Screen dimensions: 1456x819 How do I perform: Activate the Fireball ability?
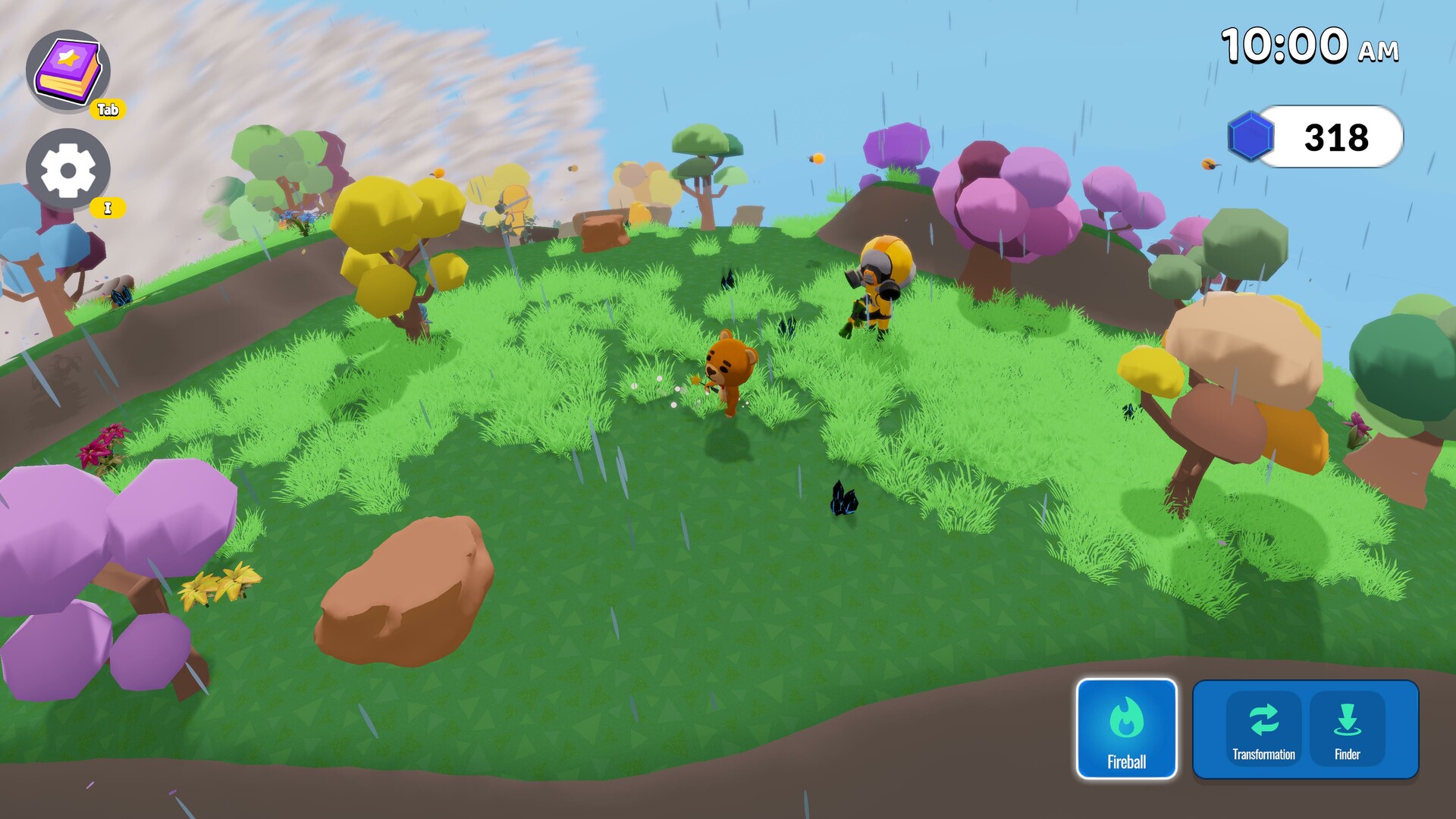(1126, 729)
